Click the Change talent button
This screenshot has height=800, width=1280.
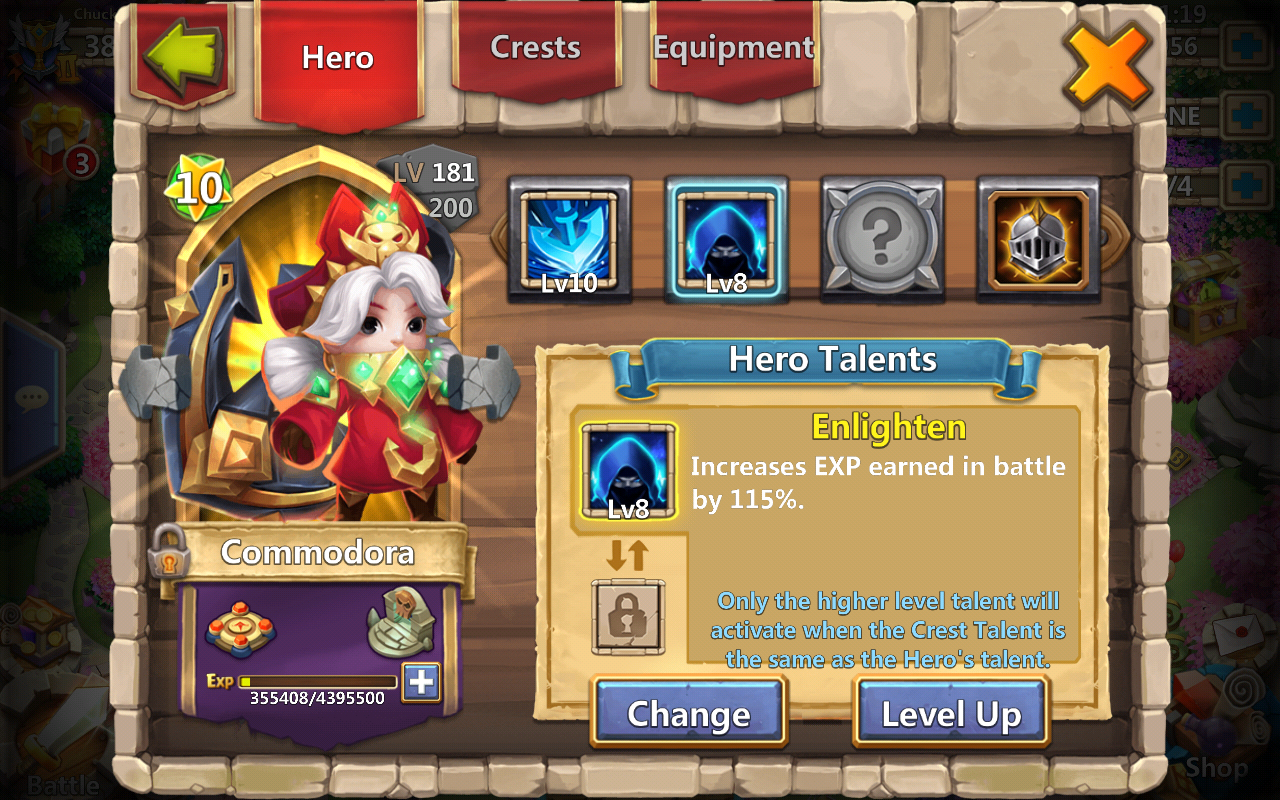688,713
